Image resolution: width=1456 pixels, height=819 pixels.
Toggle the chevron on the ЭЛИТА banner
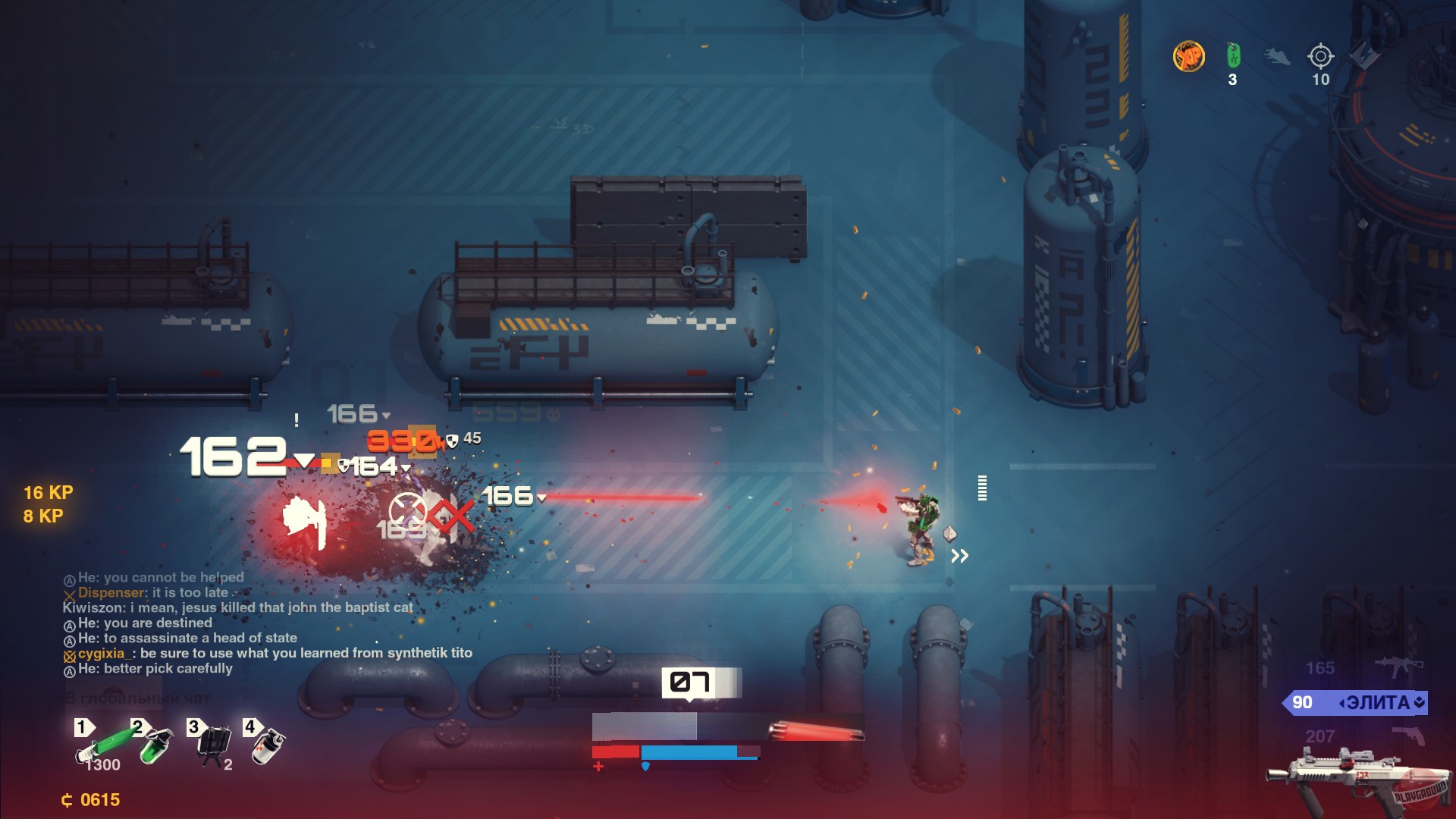[x=1419, y=704]
